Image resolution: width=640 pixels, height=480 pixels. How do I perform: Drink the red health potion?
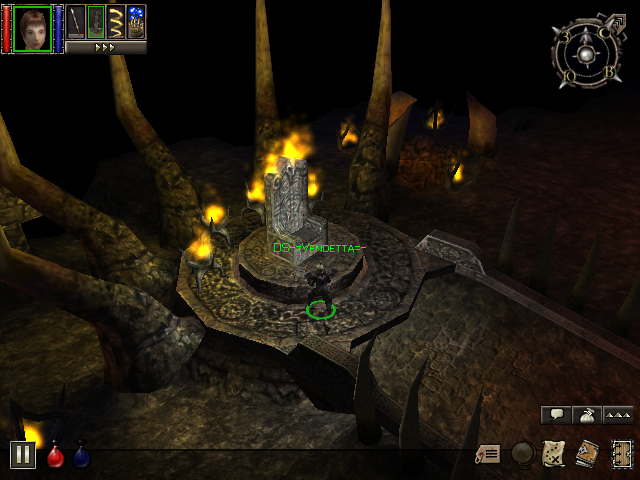[x=56, y=457]
